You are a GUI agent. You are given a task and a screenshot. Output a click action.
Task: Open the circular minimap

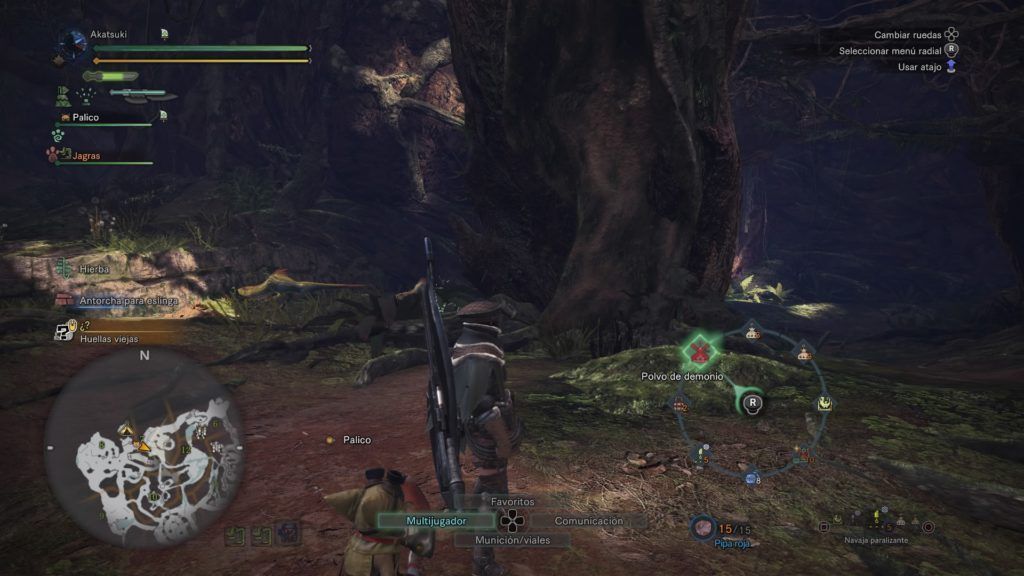[144, 448]
